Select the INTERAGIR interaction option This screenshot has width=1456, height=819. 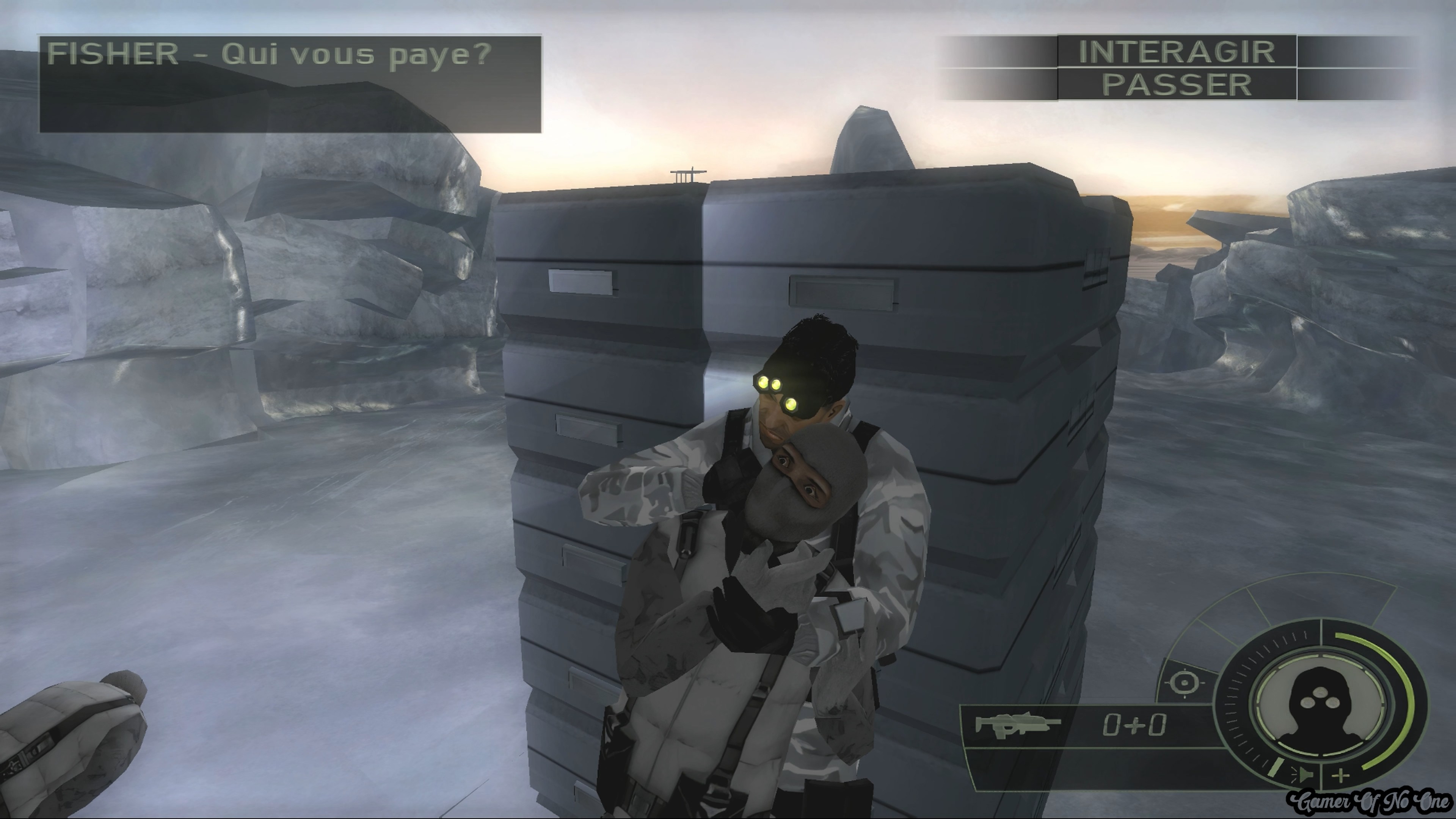[x=1176, y=52]
